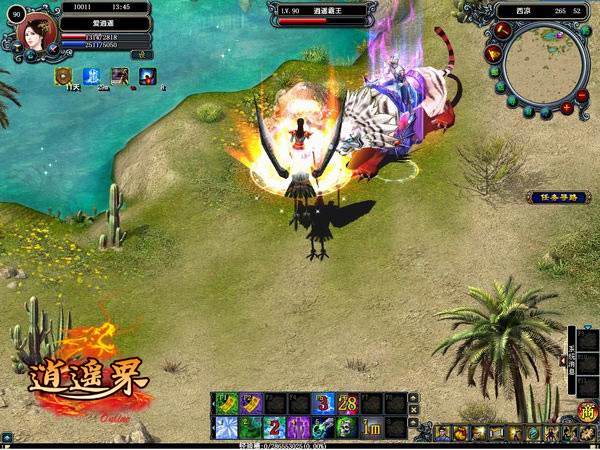Activate the ice shard skill icon

(x=226, y=427)
